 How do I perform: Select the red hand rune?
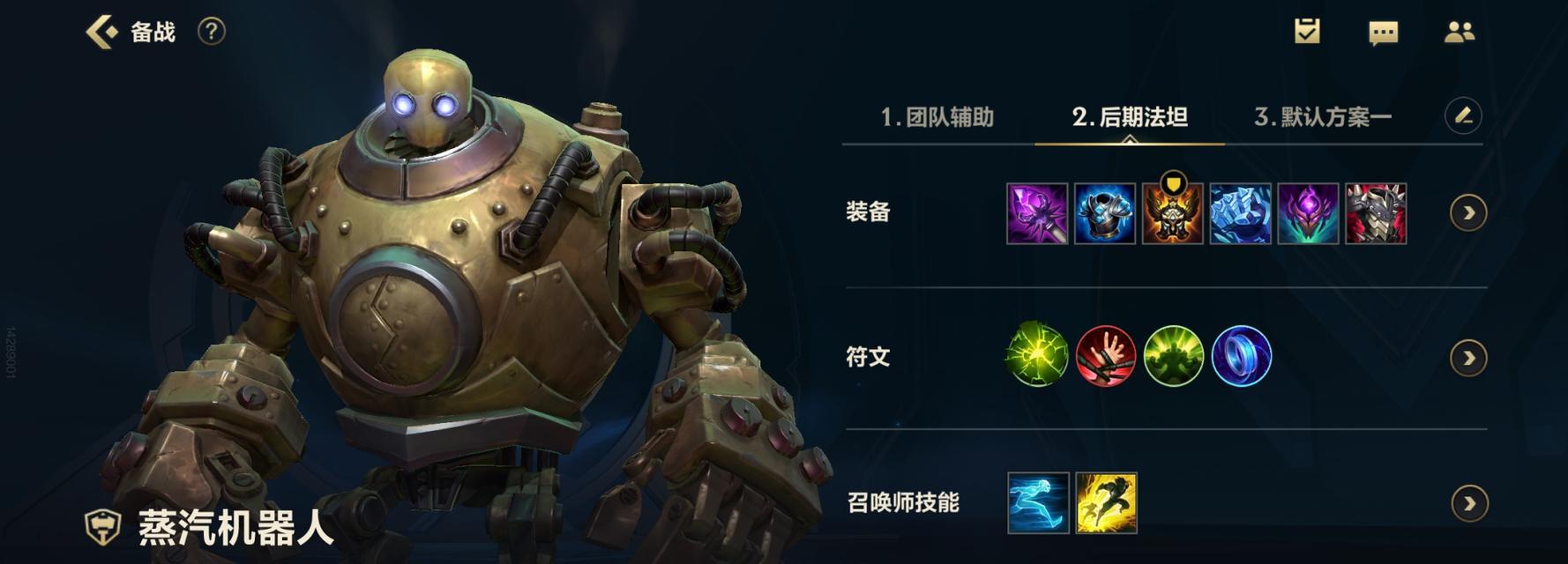[1106, 357]
